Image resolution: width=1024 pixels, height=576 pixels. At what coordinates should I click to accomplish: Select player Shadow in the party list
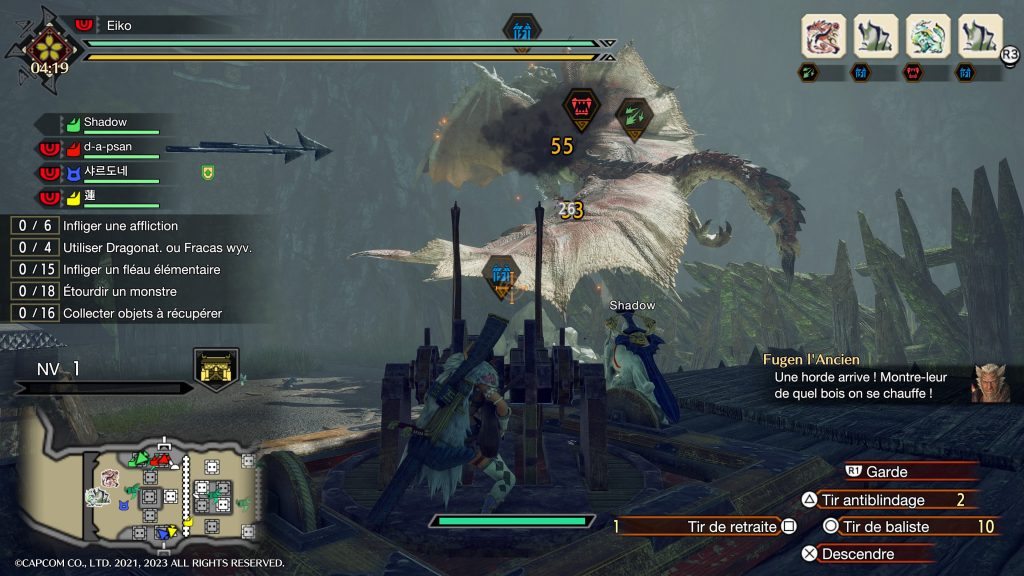[104, 123]
